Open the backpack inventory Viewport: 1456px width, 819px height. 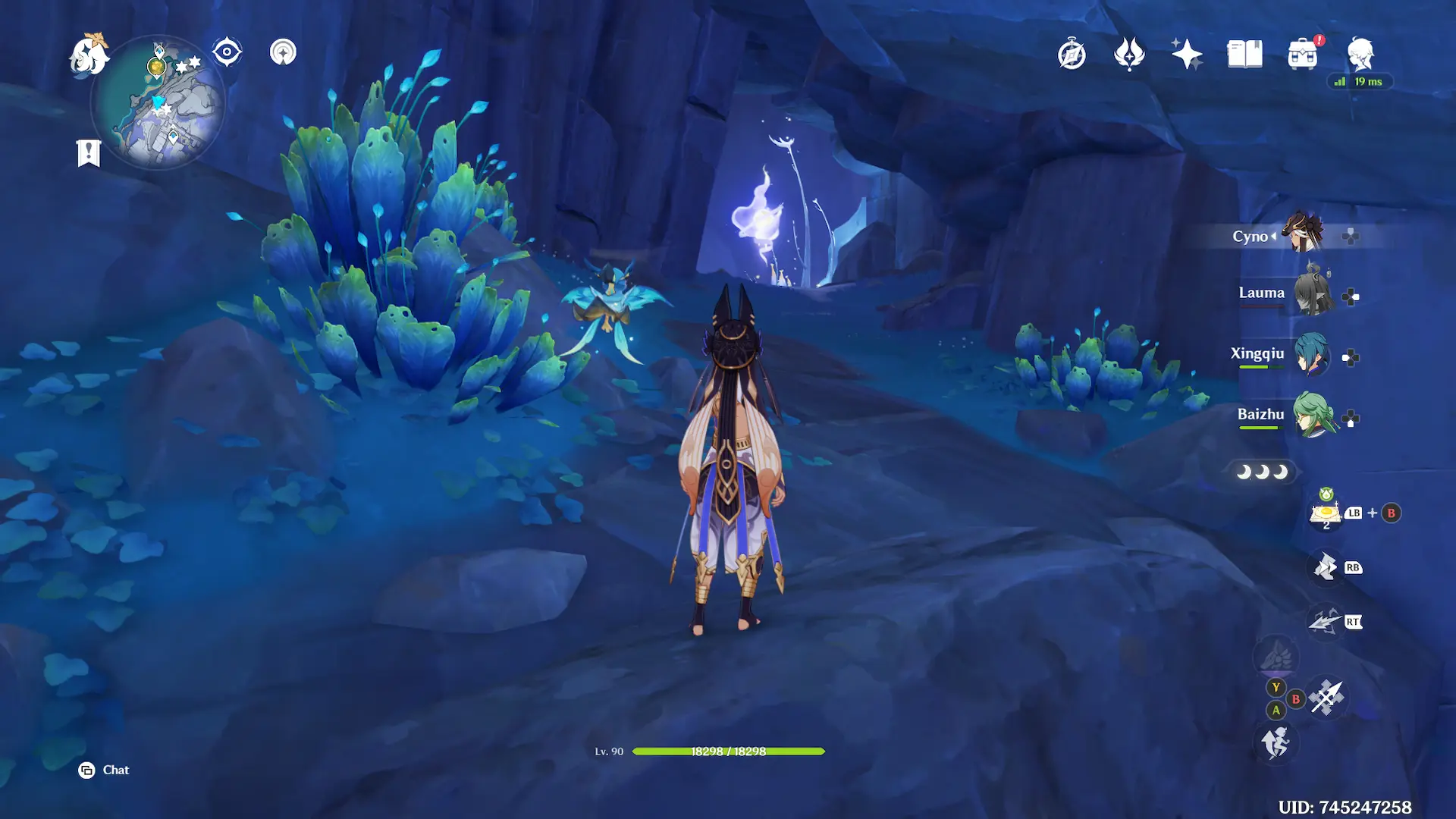(x=1302, y=55)
